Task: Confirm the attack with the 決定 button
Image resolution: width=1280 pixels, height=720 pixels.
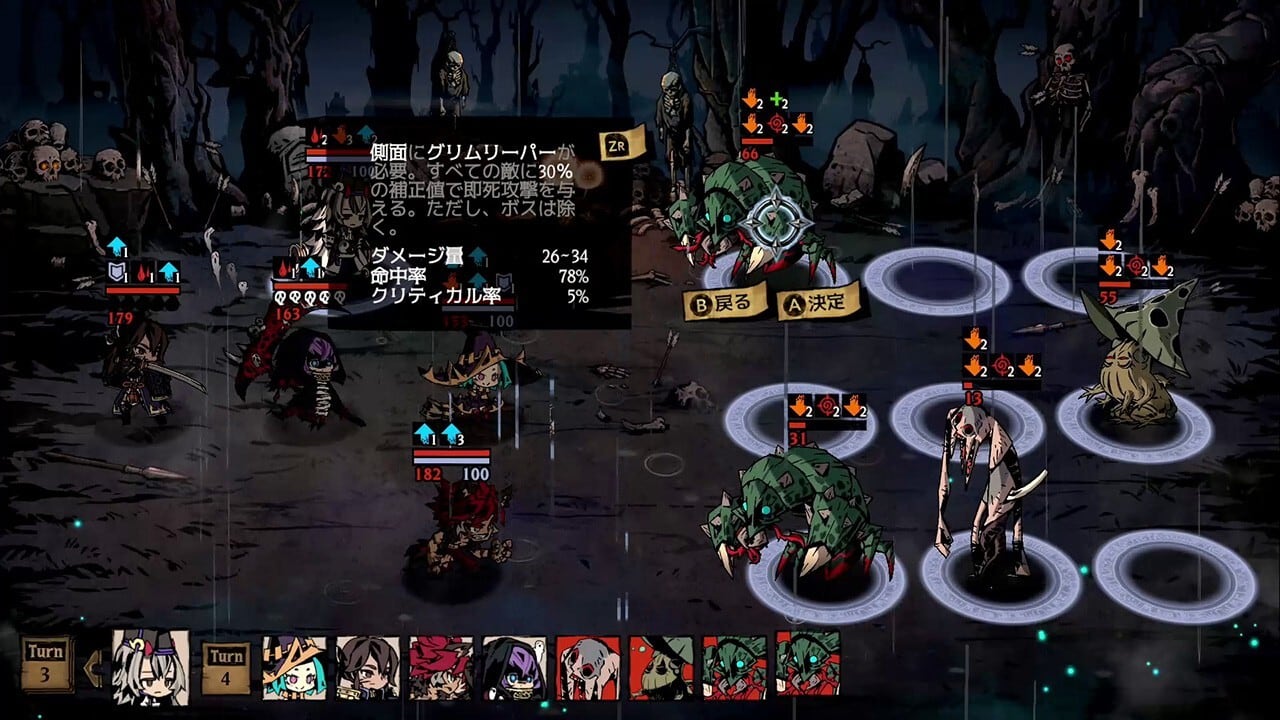Action: tap(819, 300)
